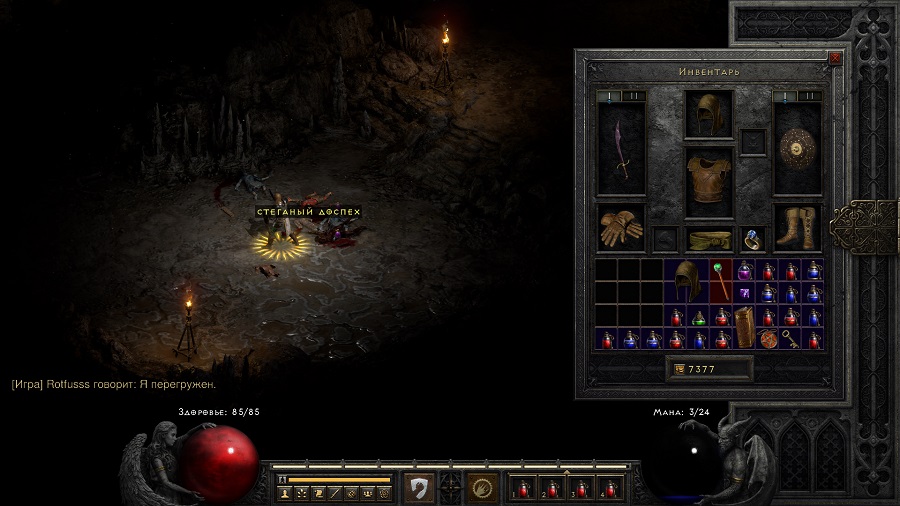Select the equipped leather boots

point(797,227)
